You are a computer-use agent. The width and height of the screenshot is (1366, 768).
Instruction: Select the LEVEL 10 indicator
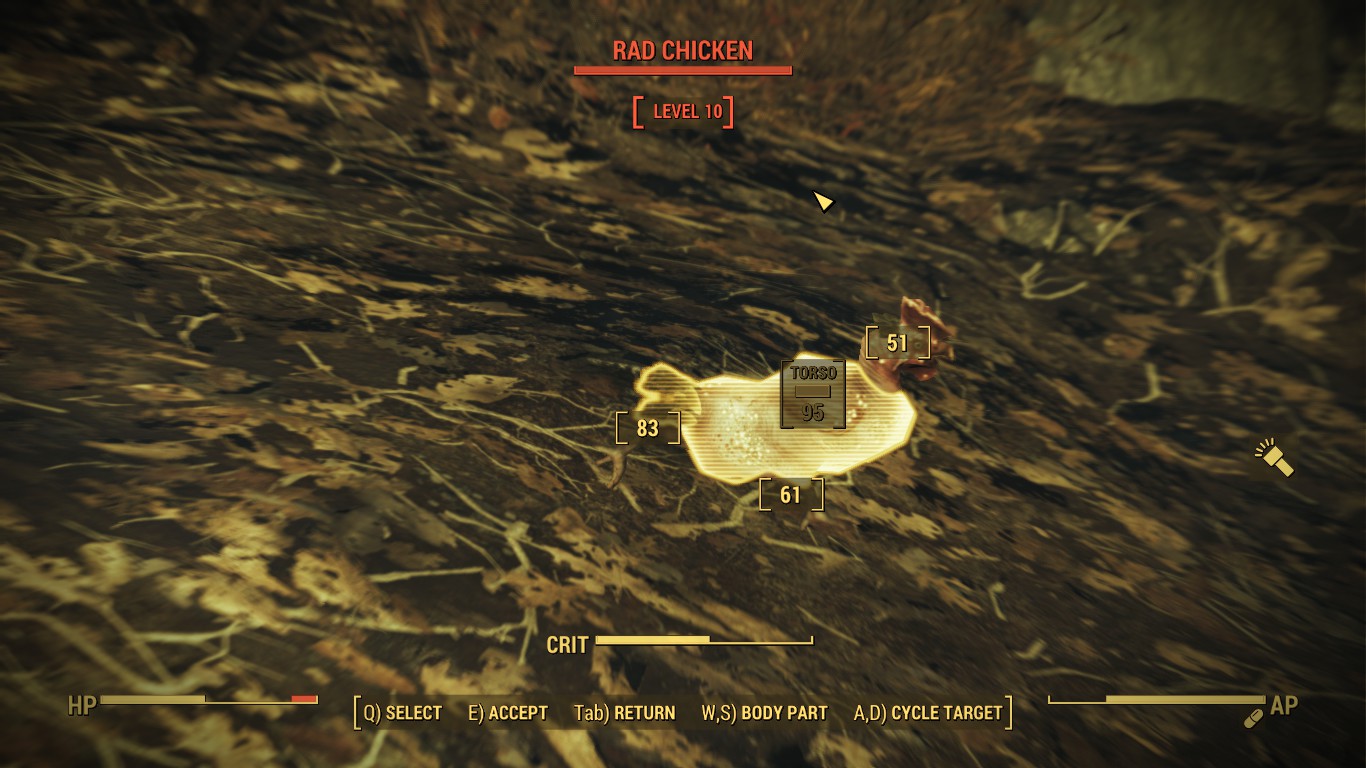[x=683, y=112]
